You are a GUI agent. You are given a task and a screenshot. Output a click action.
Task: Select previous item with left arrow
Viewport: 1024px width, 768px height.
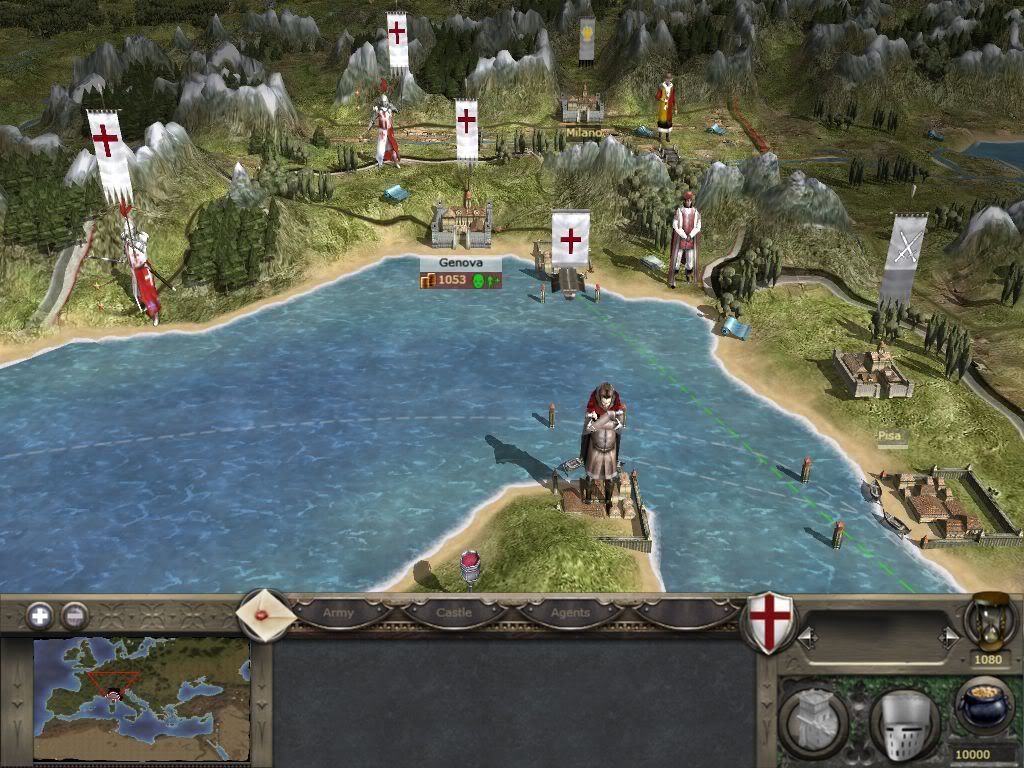point(804,636)
